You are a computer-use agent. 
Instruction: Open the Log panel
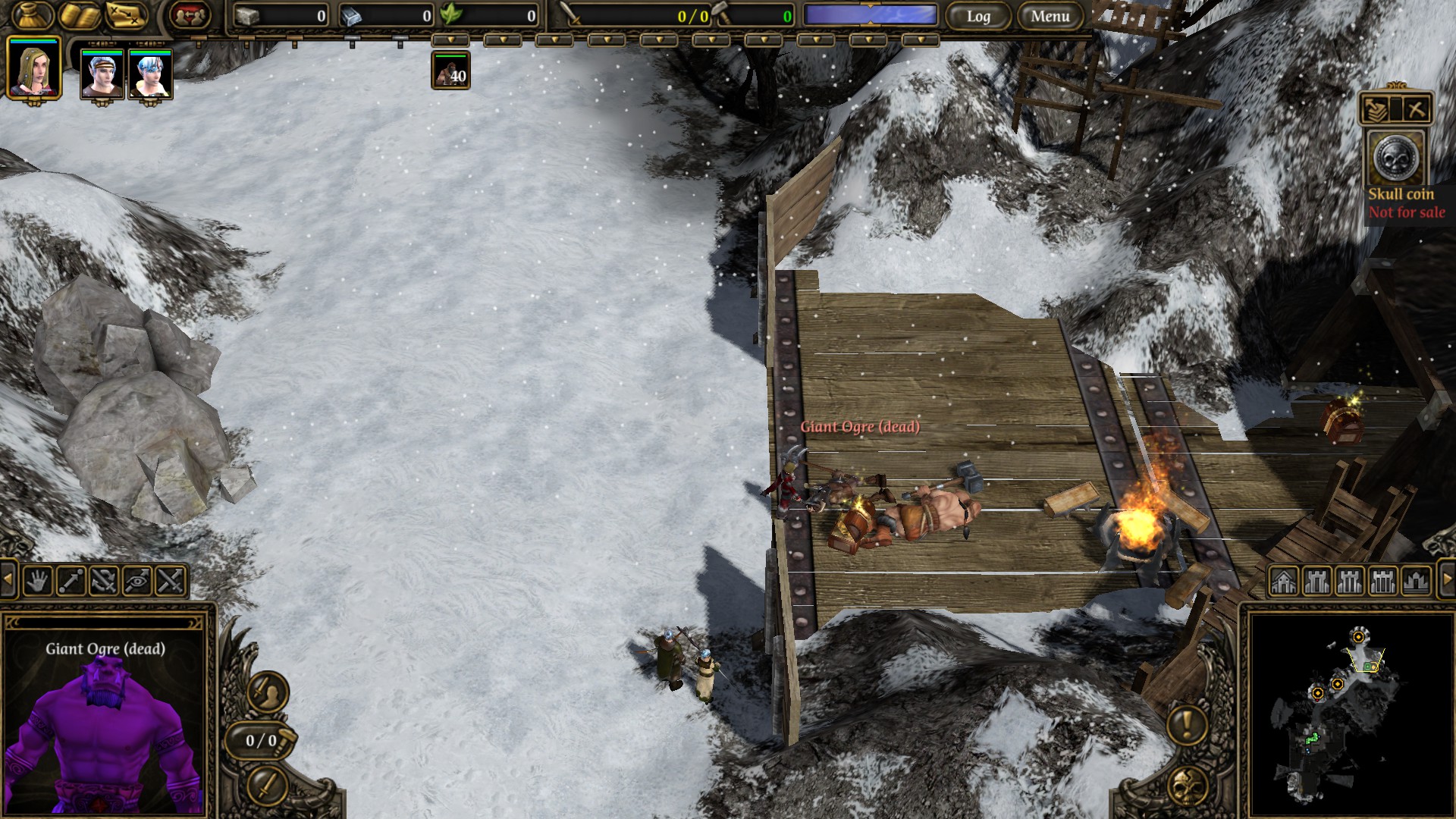pos(978,16)
